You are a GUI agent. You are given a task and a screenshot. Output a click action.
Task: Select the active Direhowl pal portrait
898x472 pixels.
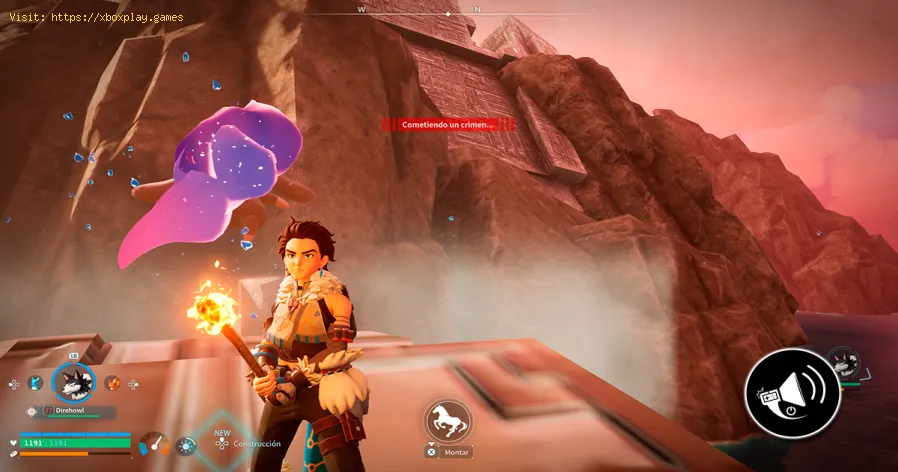click(x=72, y=382)
